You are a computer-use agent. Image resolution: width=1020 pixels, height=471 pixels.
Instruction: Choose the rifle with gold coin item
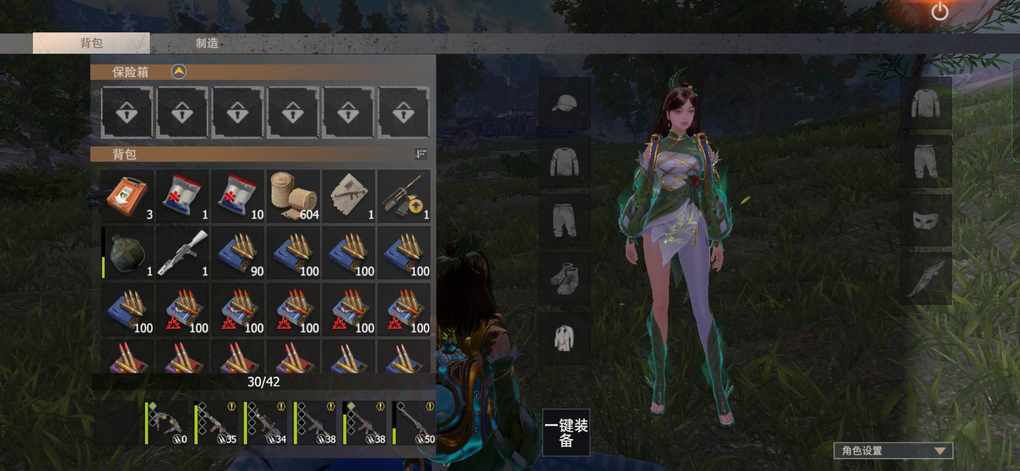coord(403,195)
